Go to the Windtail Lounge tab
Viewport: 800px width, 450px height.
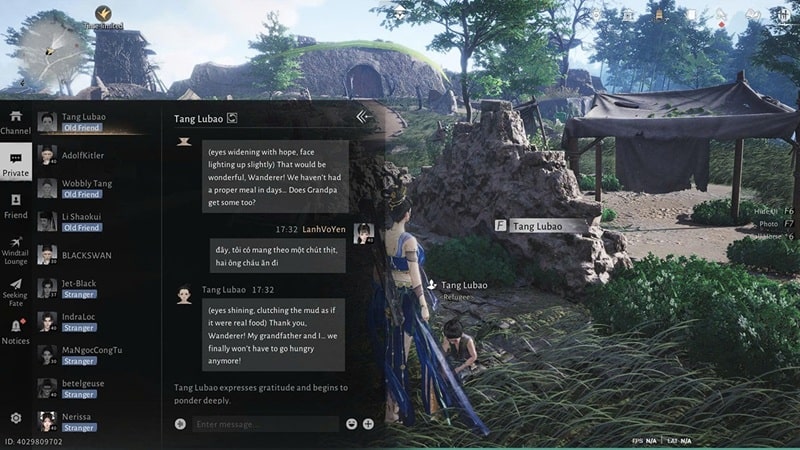coord(16,250)
